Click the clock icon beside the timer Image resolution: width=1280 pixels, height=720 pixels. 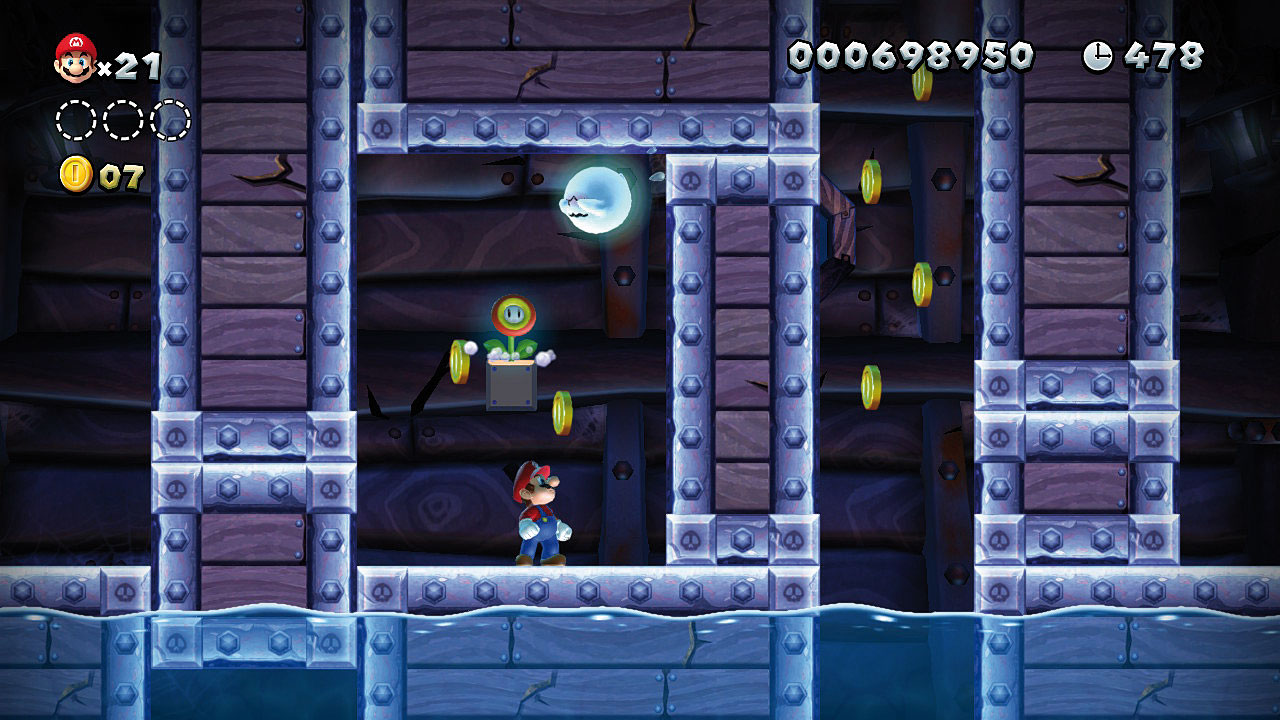point(1097,56)
